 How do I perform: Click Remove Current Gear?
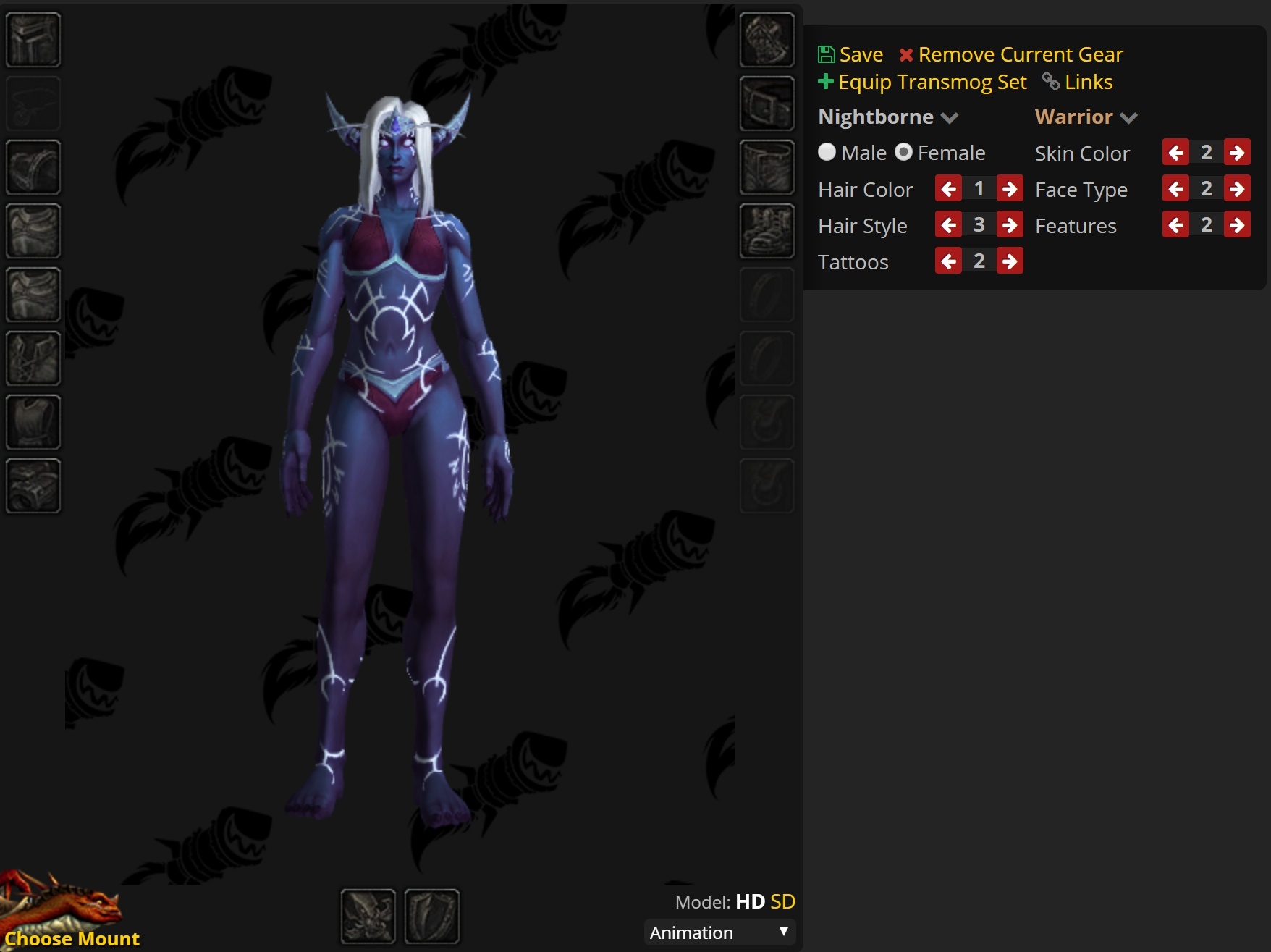coord(1020,54)
